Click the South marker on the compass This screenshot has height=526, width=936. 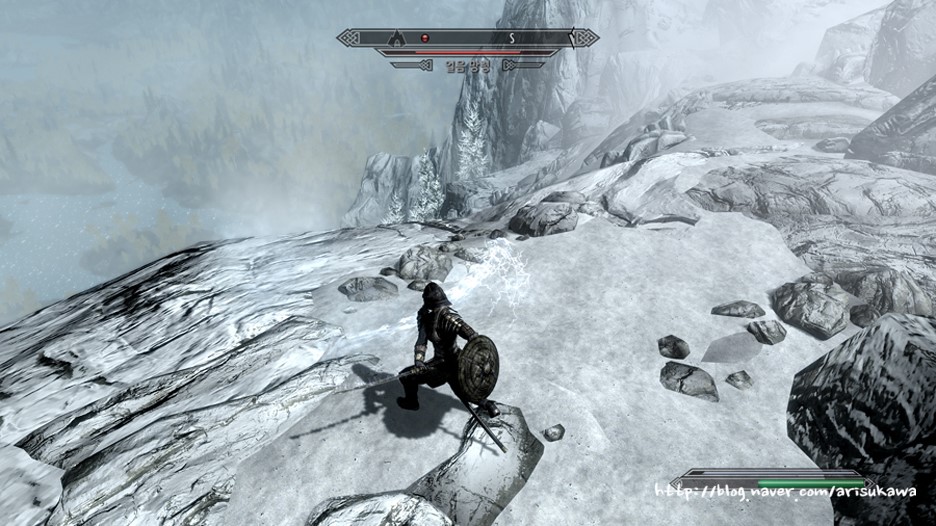coord(510,38)
